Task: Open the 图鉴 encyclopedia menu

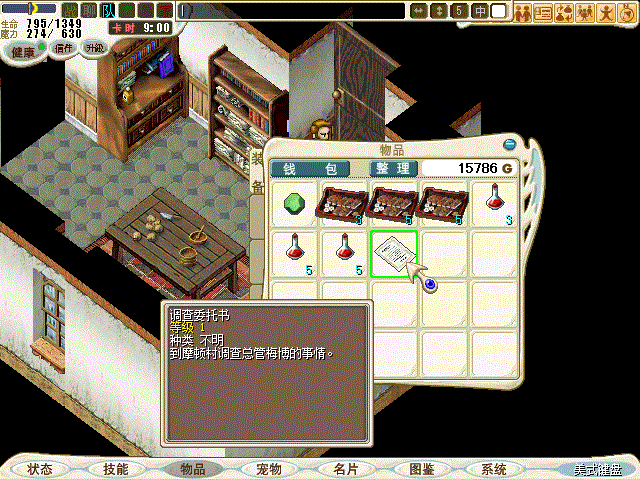Action: click(420, 468)
